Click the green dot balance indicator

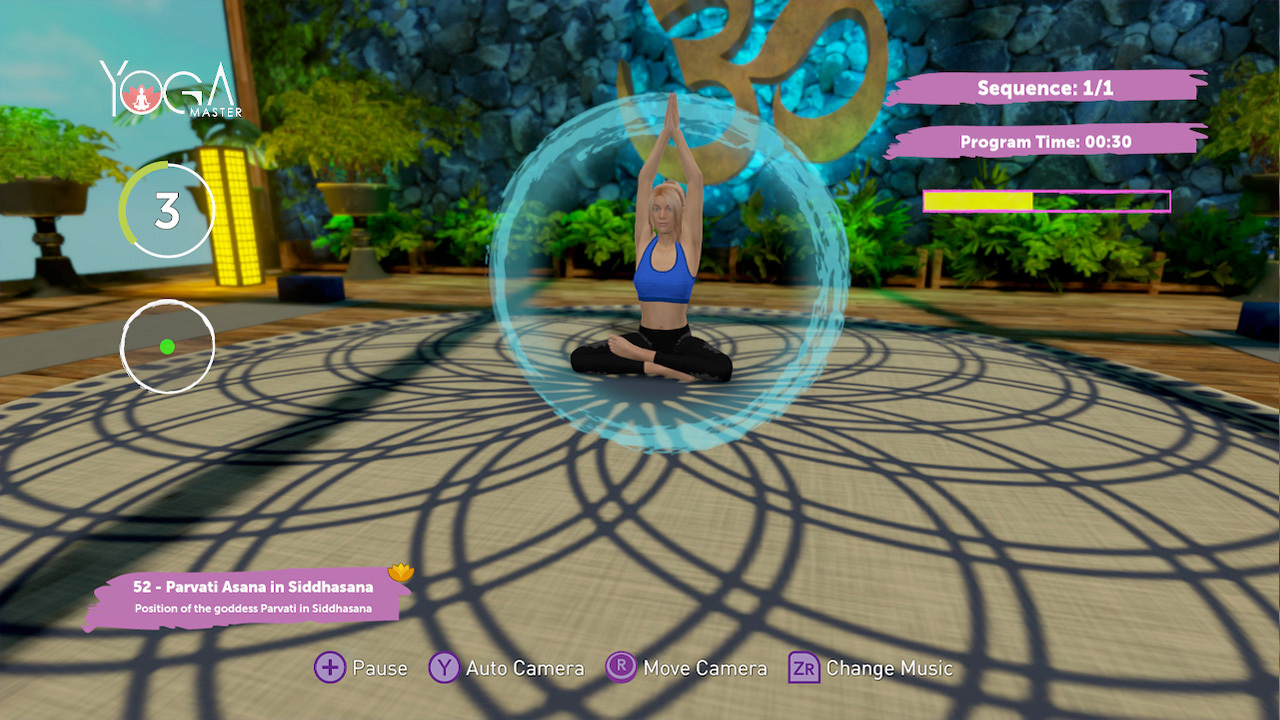click(167, 345)
